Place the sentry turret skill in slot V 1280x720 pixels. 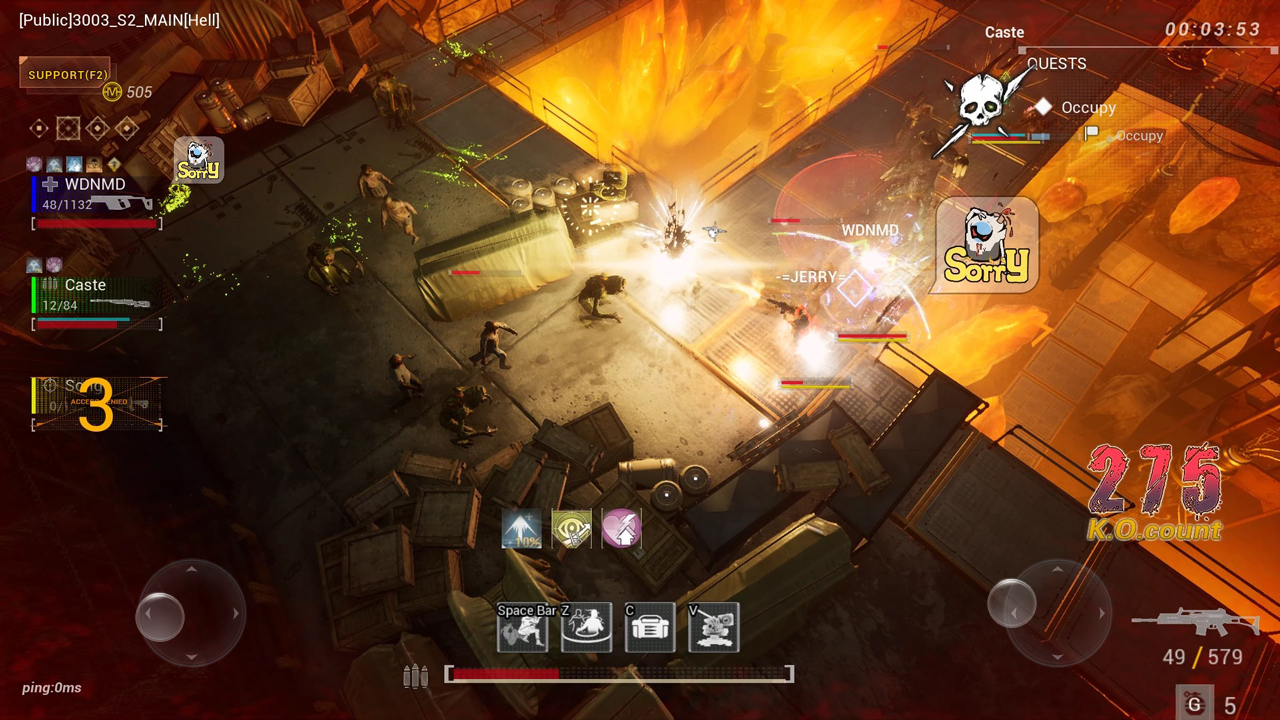[714, 628]
